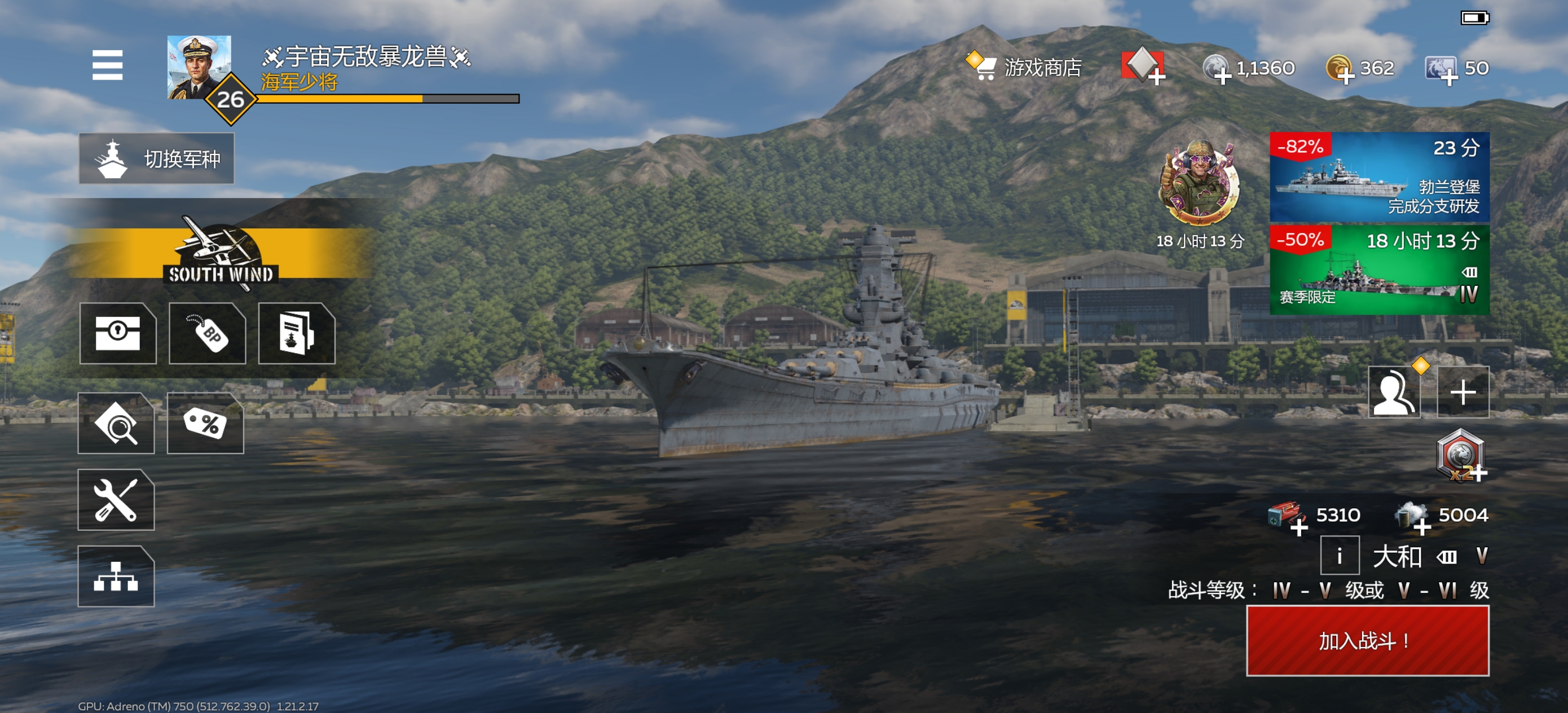The image size is (1568, 713).
Task: Start battle with 加入战斗 button
Action: pos(1367,641)
